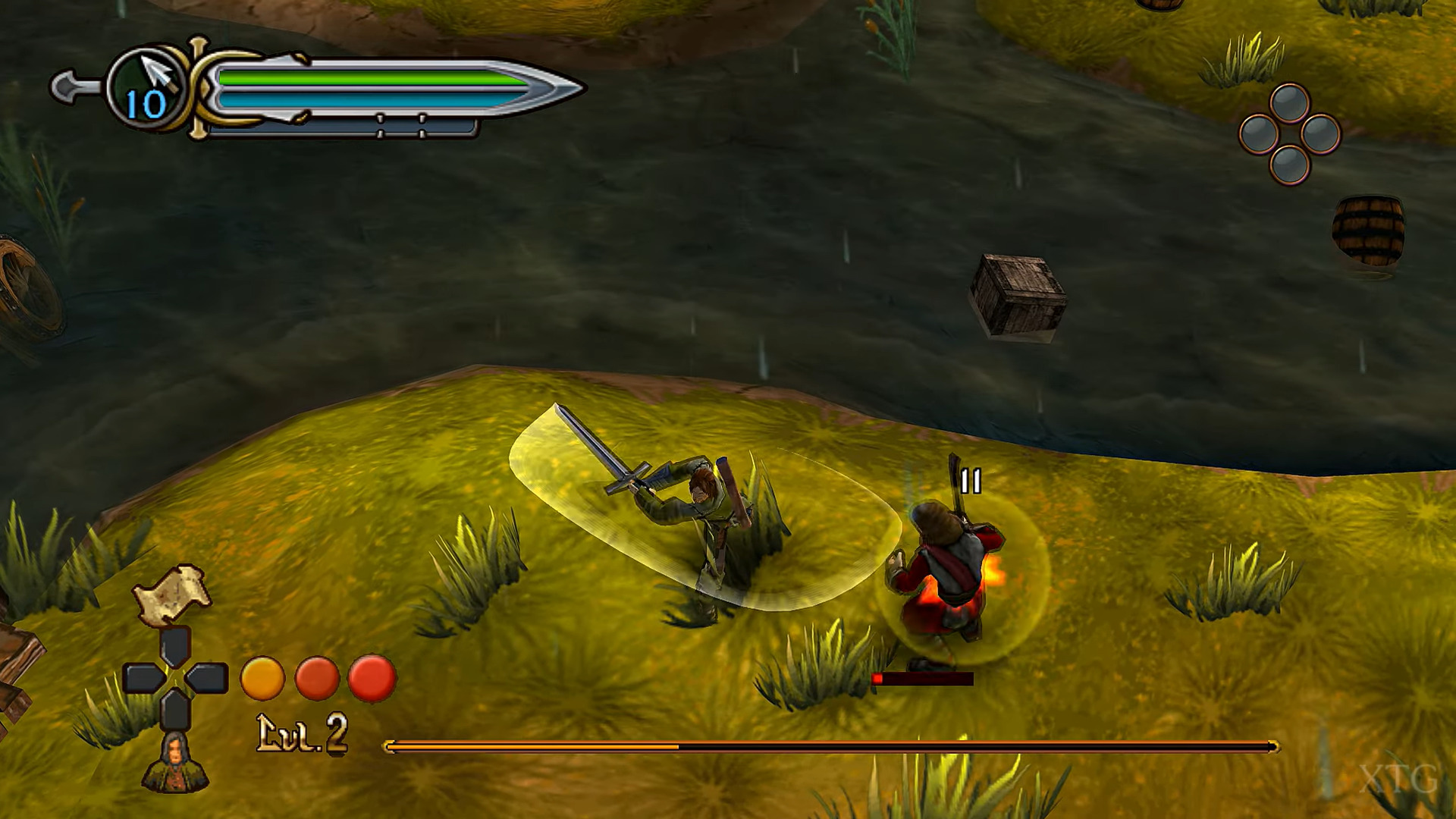Click the pause indicator above the dwarf
The height and width of the screenshot is (819, 1456).
(971, 479)
